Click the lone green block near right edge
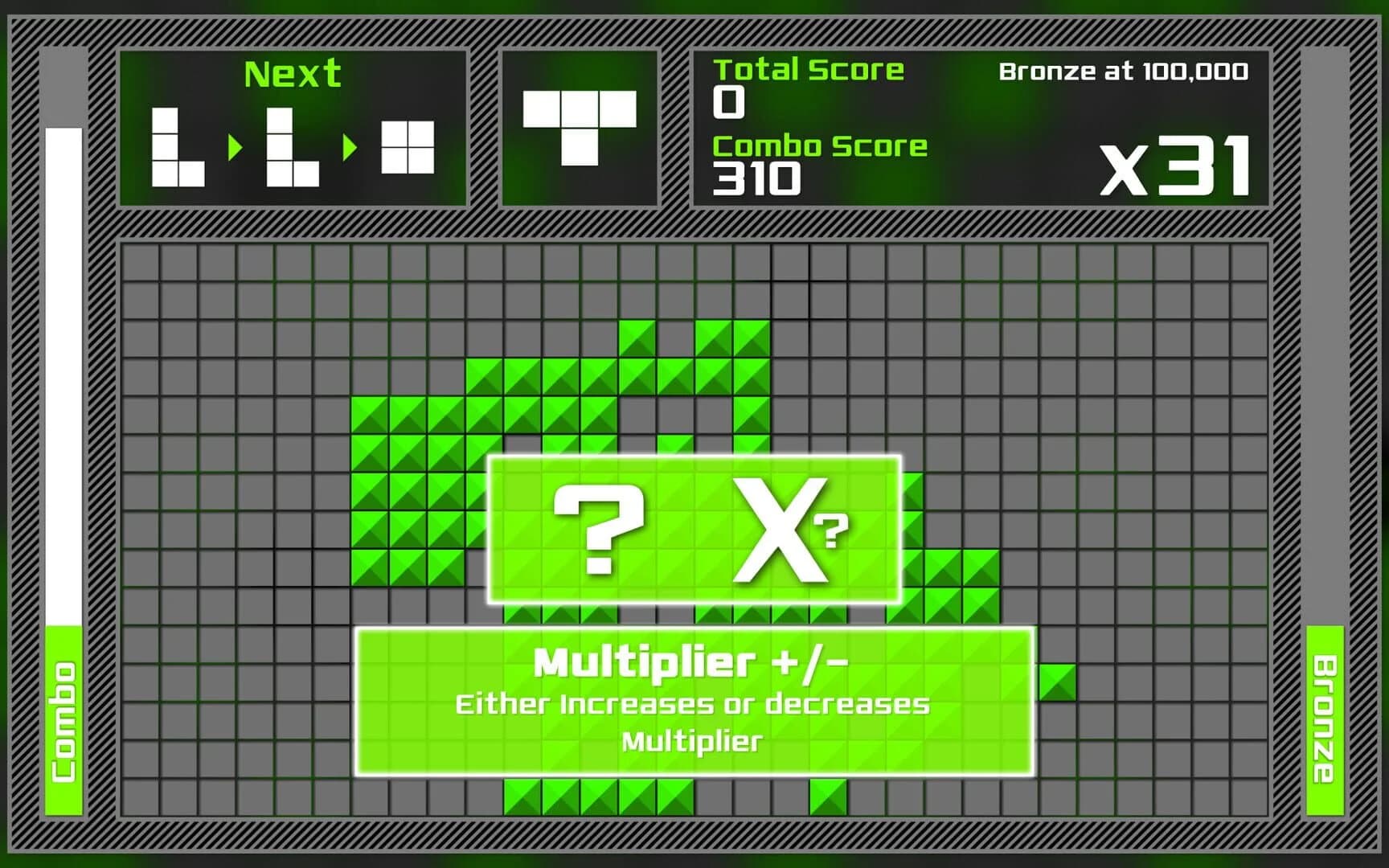The height and width of the screenshot is (868, 1389). (1057, 679)
